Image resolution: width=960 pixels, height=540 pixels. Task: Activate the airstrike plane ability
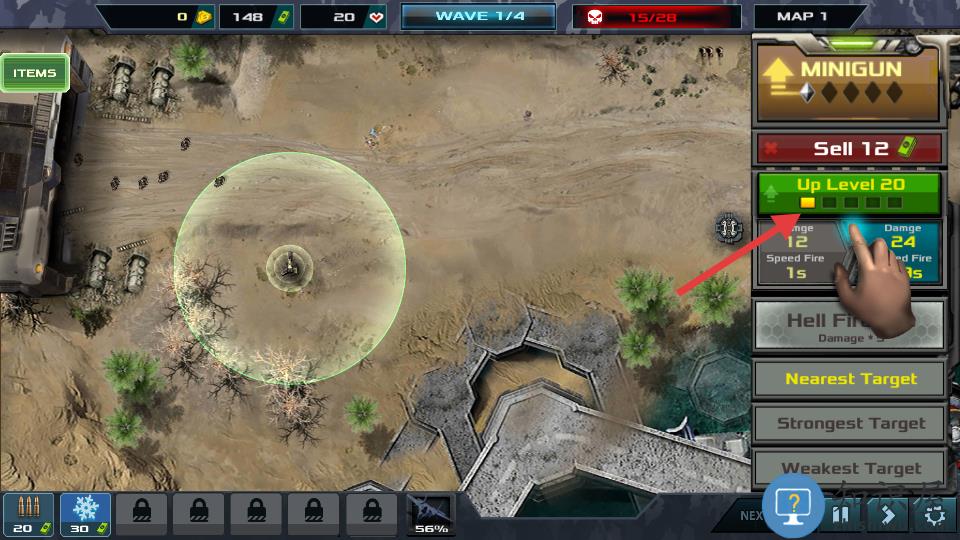(430, 514)
